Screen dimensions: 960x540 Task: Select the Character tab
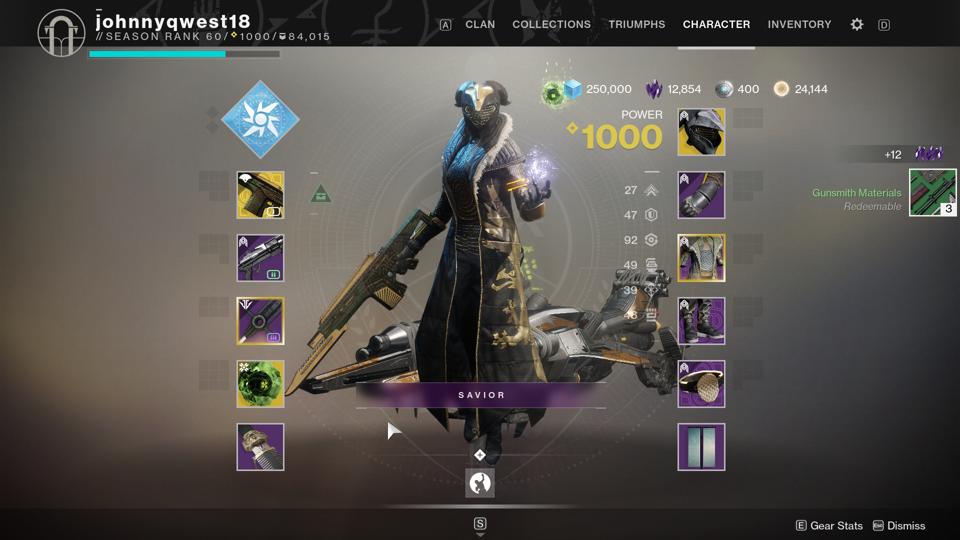(x=716, y=24)
